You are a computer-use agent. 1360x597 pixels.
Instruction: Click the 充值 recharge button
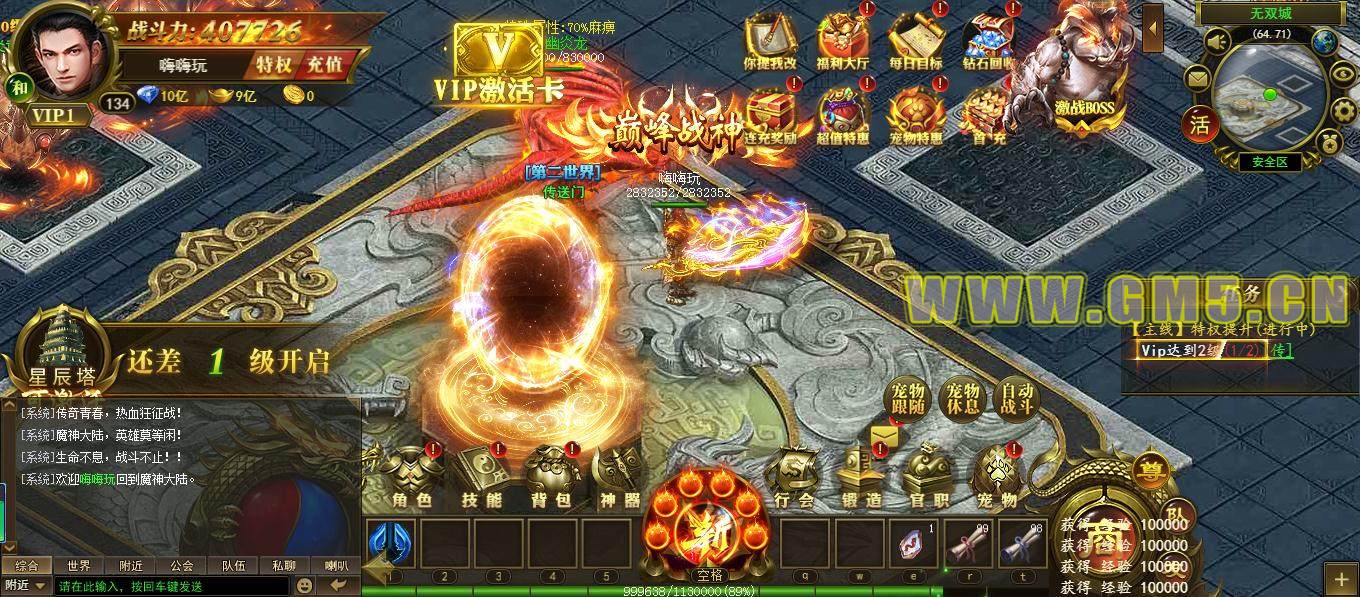(322, 64)
